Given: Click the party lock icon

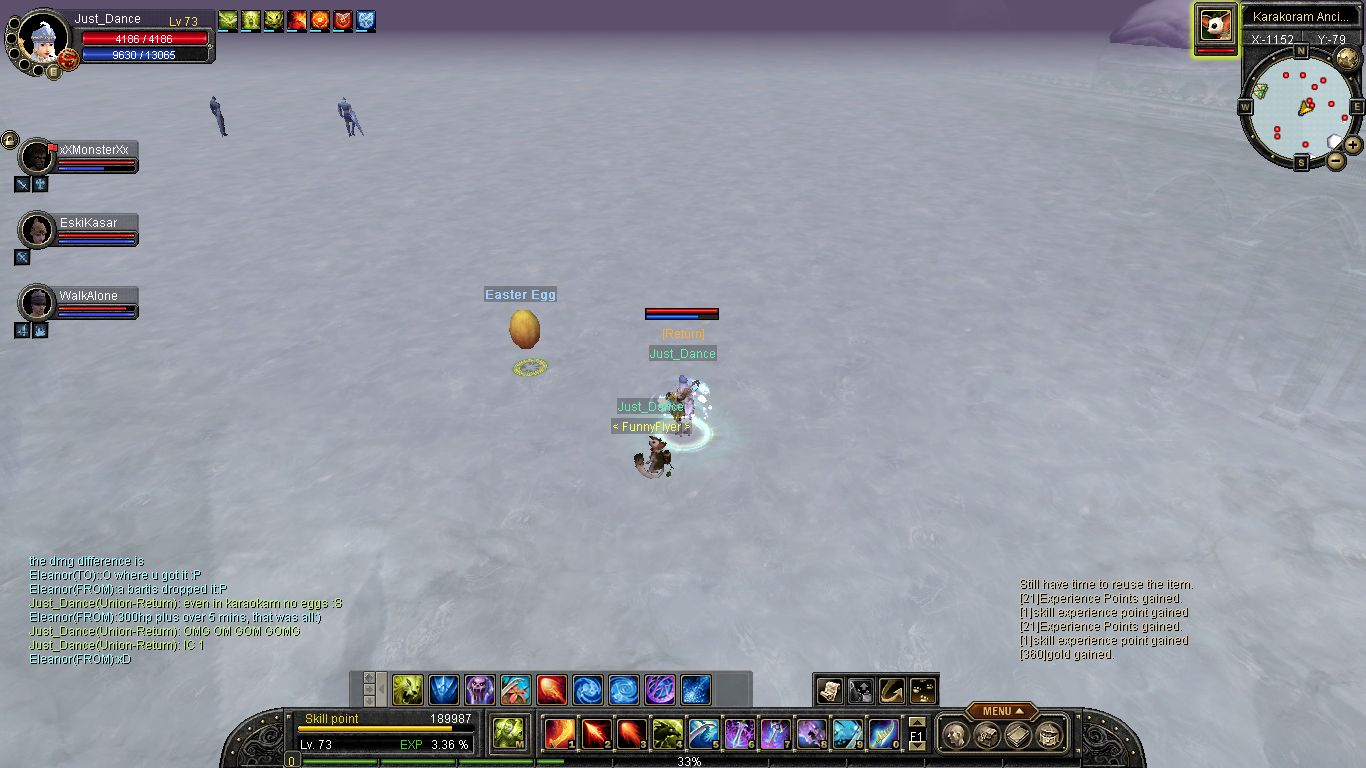Looking at the screenshot, I should (x=10, y=139).
